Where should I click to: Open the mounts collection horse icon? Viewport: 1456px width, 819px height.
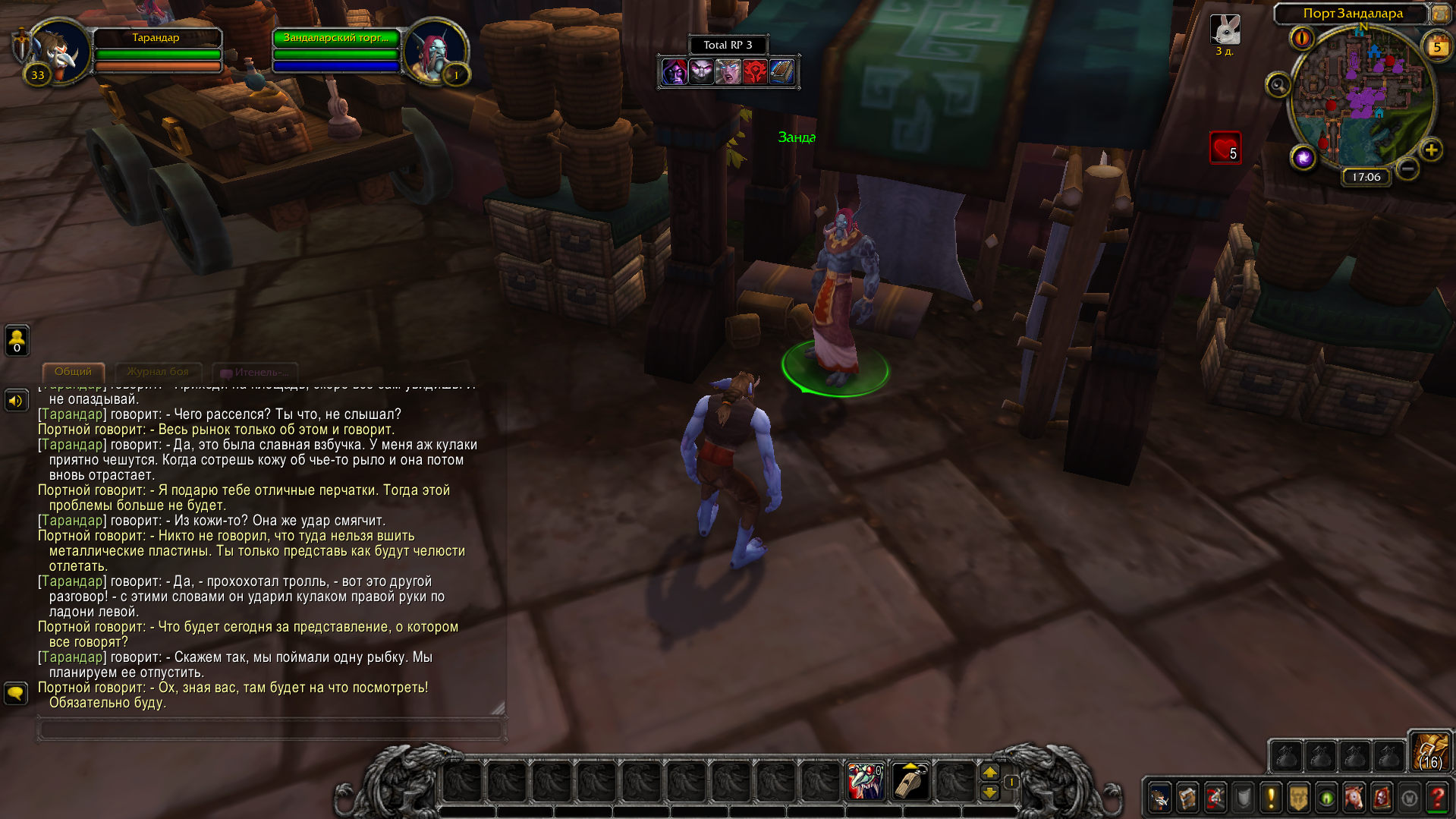1354,798
